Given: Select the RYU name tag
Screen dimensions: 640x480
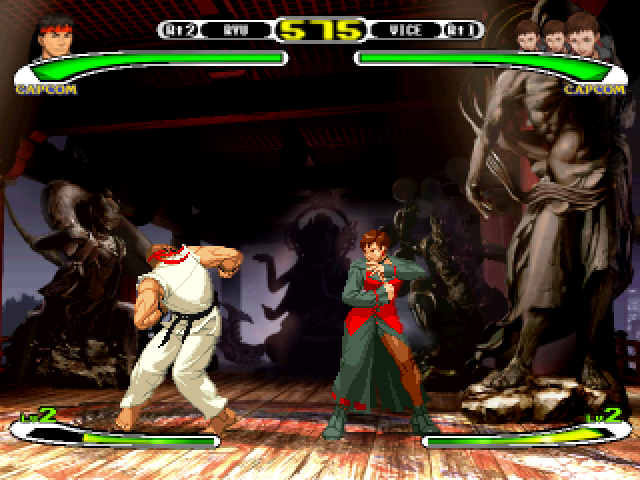Looking at the screenshot, I should coord(236,31).
